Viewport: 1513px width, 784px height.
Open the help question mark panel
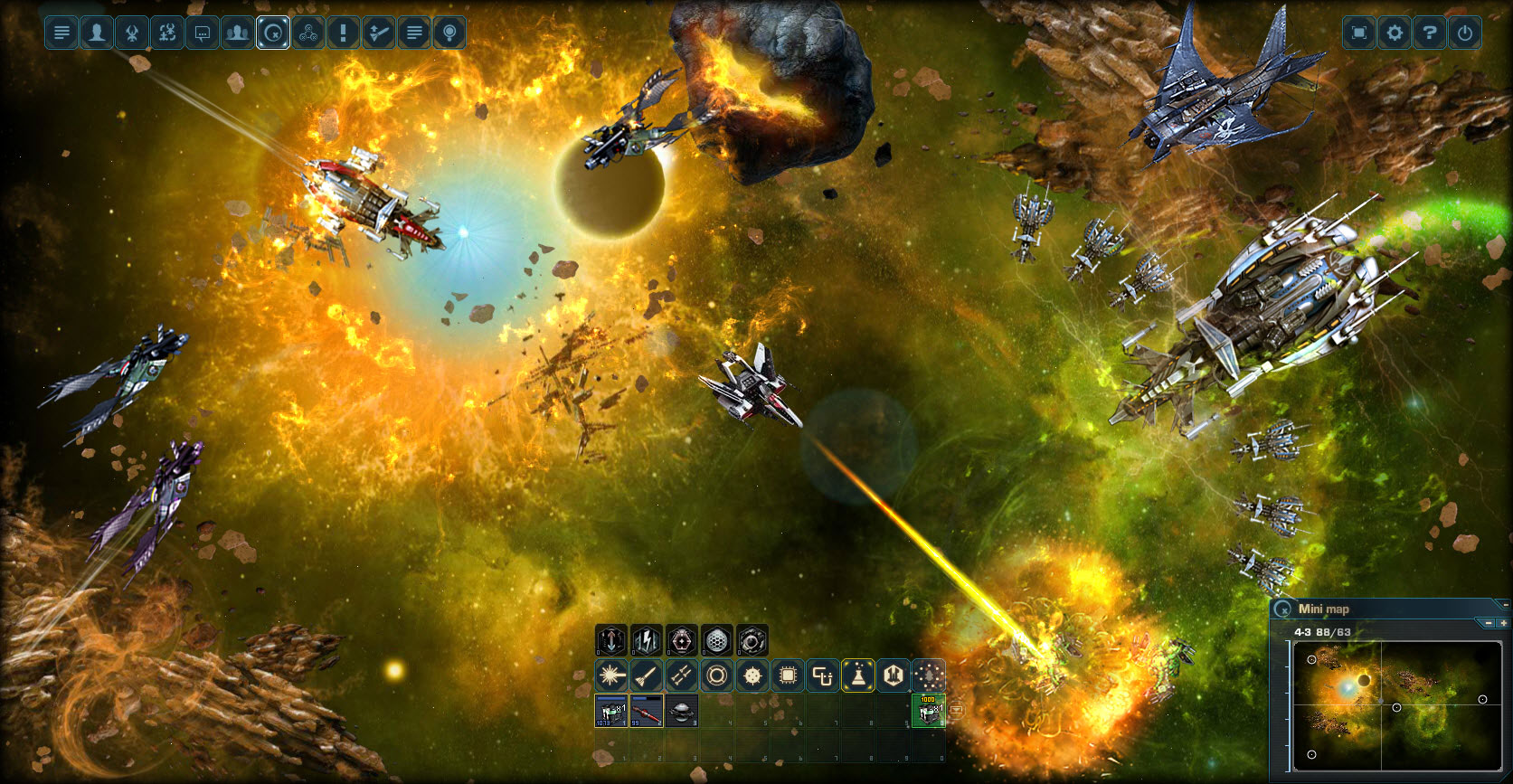point(1432,33)
